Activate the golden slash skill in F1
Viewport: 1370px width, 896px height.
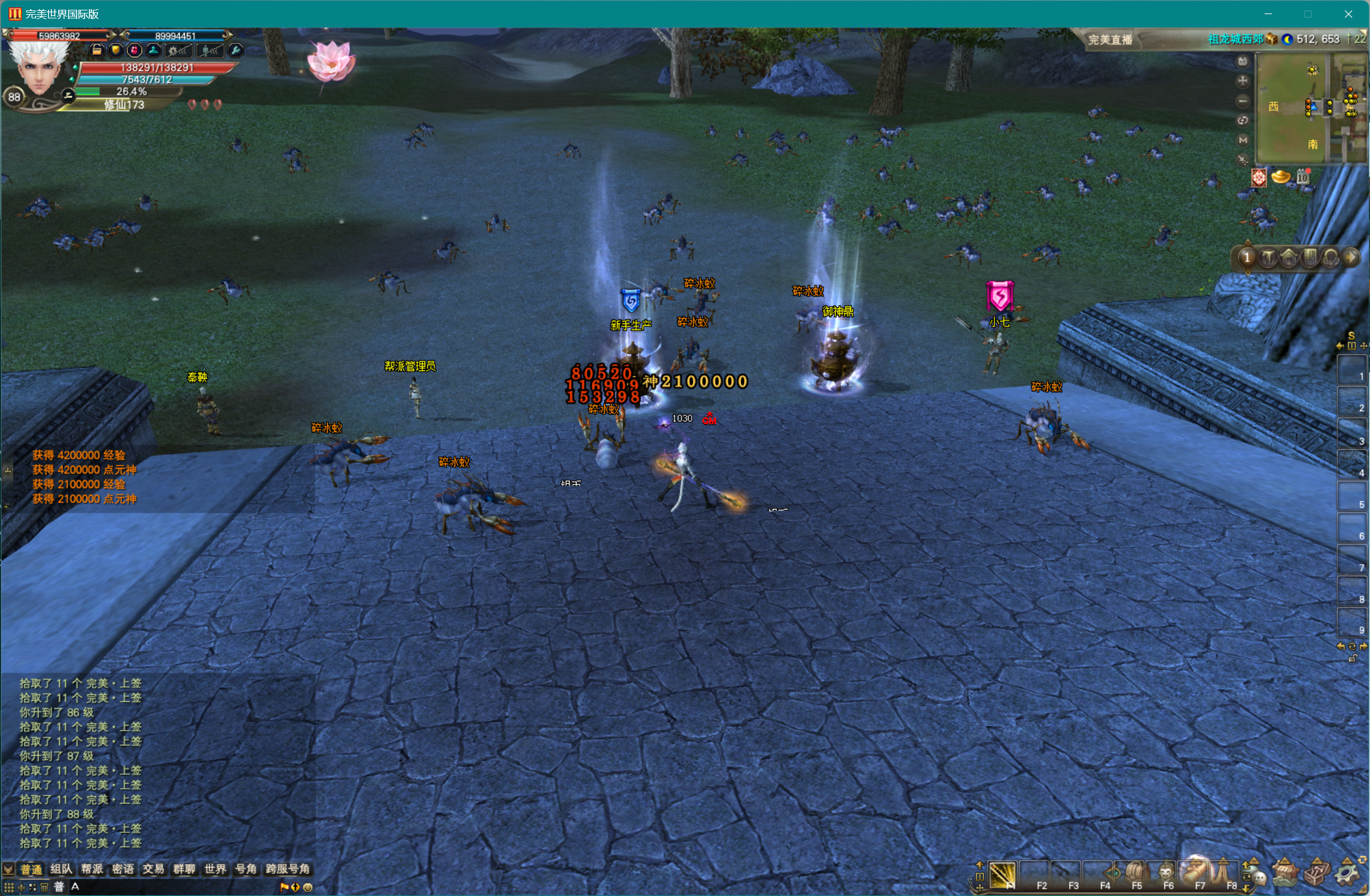coord(1002,875)
